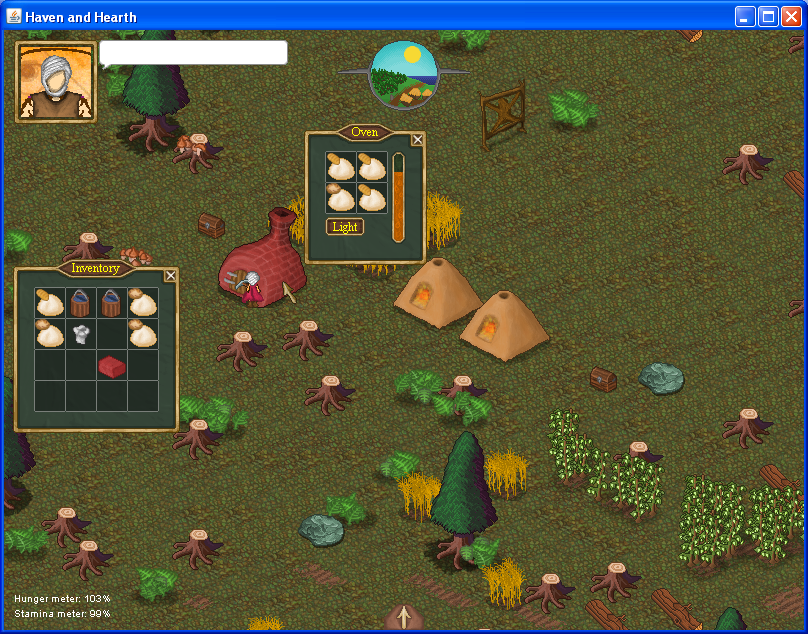Open the round landscape icon at the top
Image resolution: width=808 pixels, height=634 pixels.
click(x=404, y=74)
